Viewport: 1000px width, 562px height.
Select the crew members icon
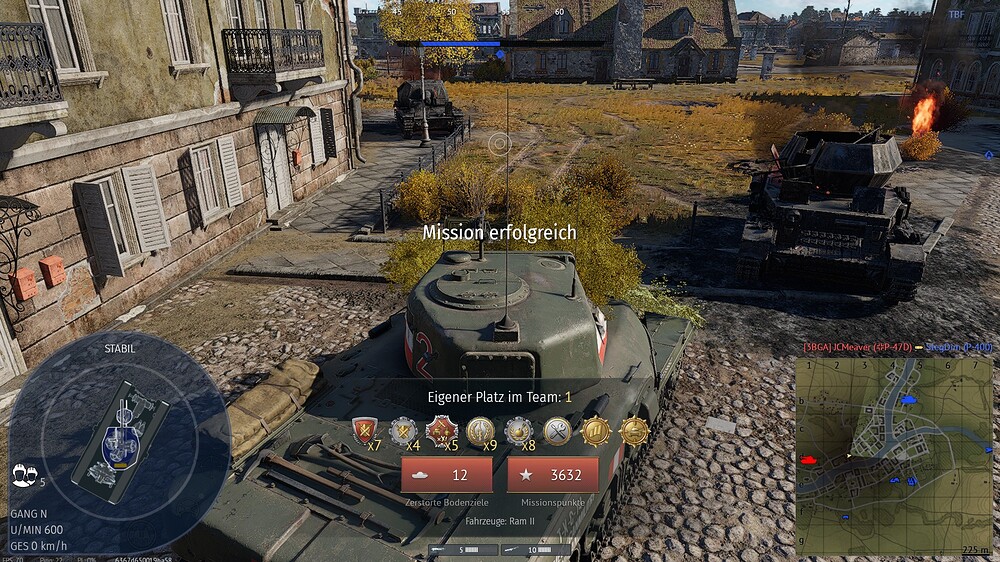tap(22, 476)
